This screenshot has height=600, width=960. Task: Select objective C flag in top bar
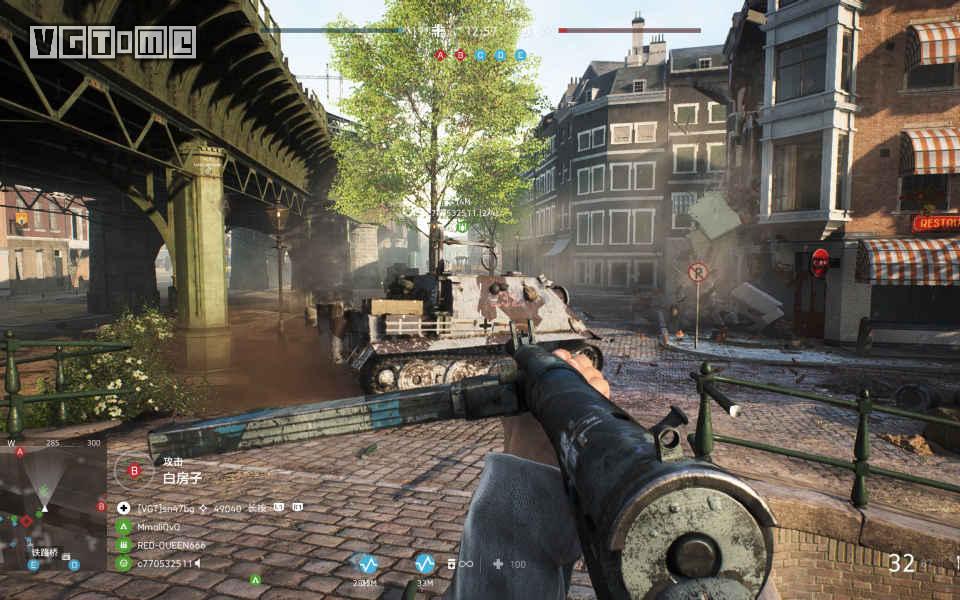tap(480, 55)
